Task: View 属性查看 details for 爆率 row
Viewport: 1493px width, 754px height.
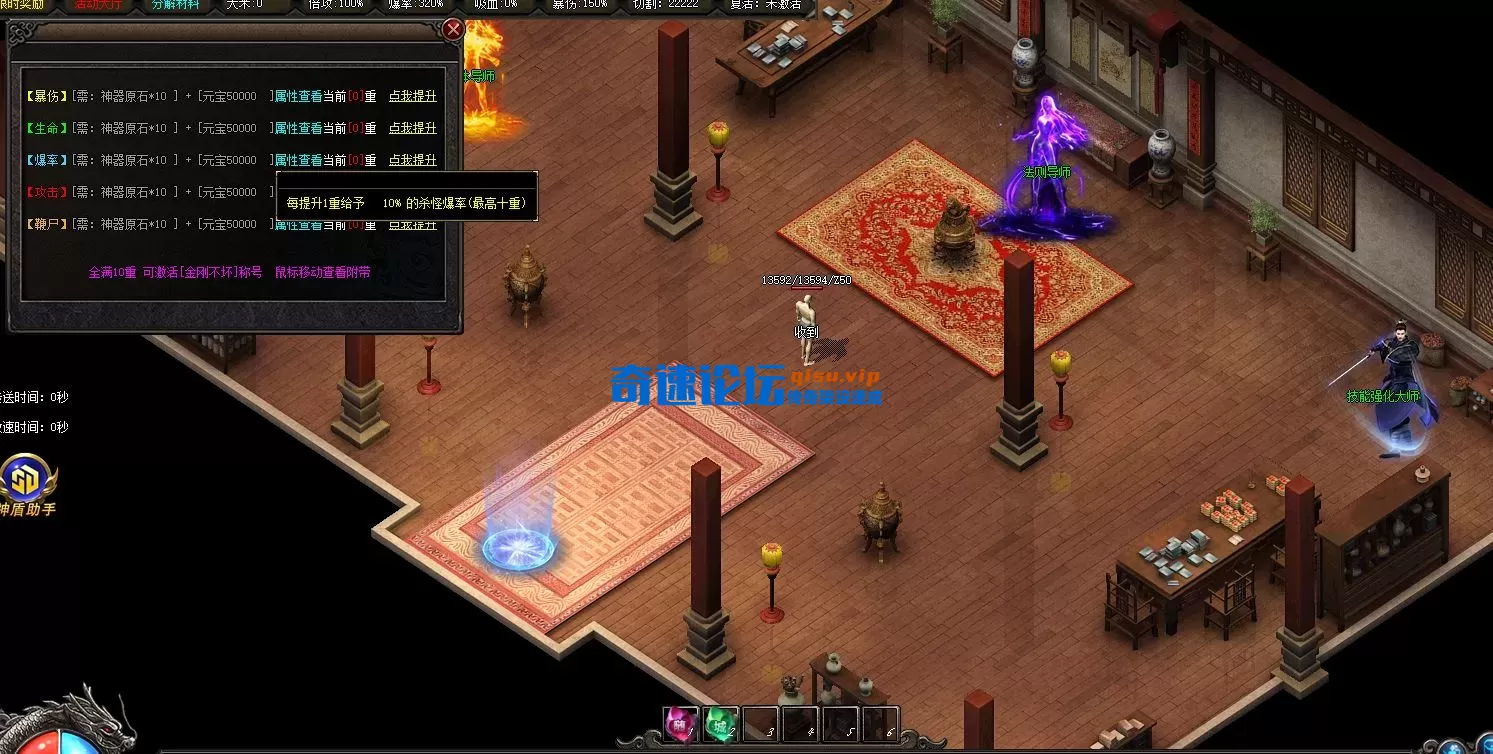Action: point(298,160)
